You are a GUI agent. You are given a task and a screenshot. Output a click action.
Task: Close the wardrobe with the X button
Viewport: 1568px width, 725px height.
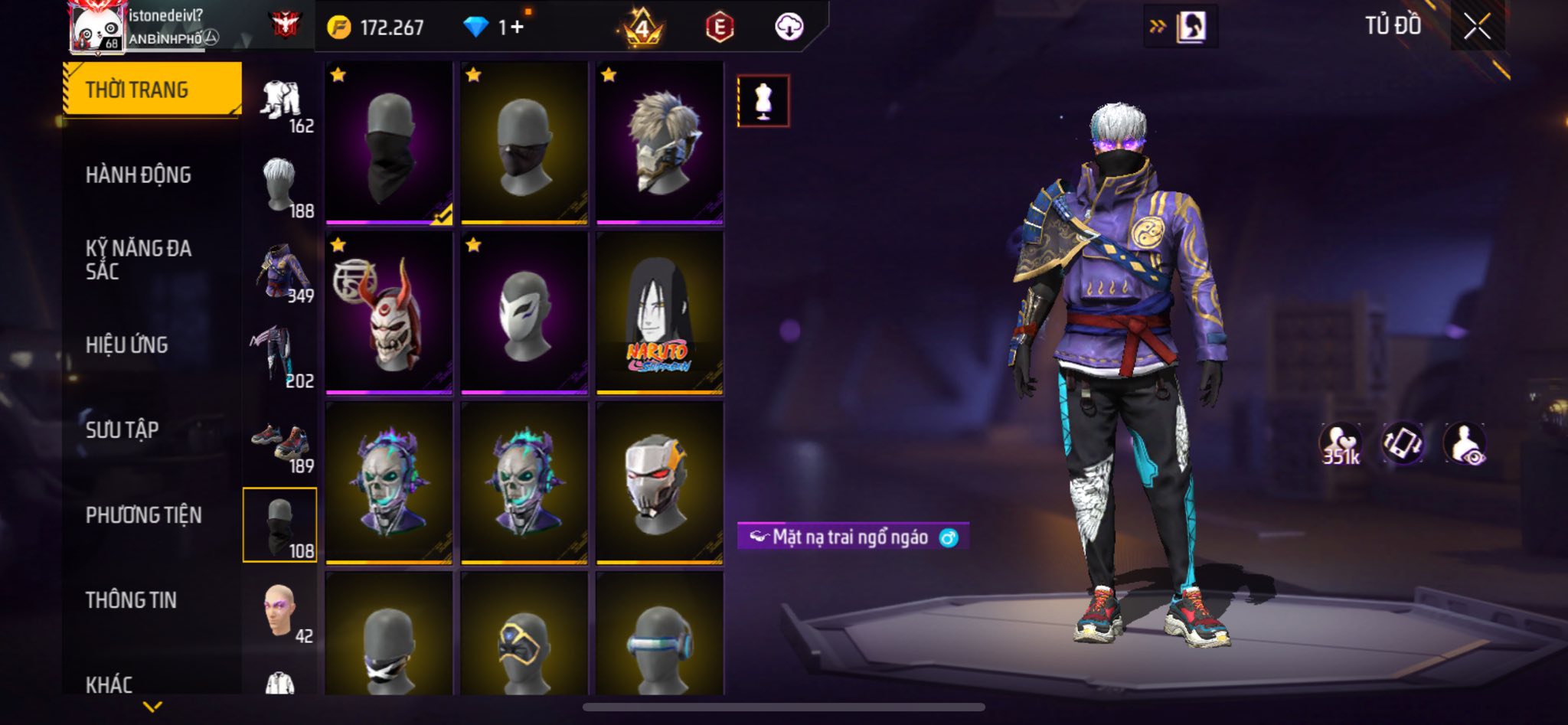1477,27
